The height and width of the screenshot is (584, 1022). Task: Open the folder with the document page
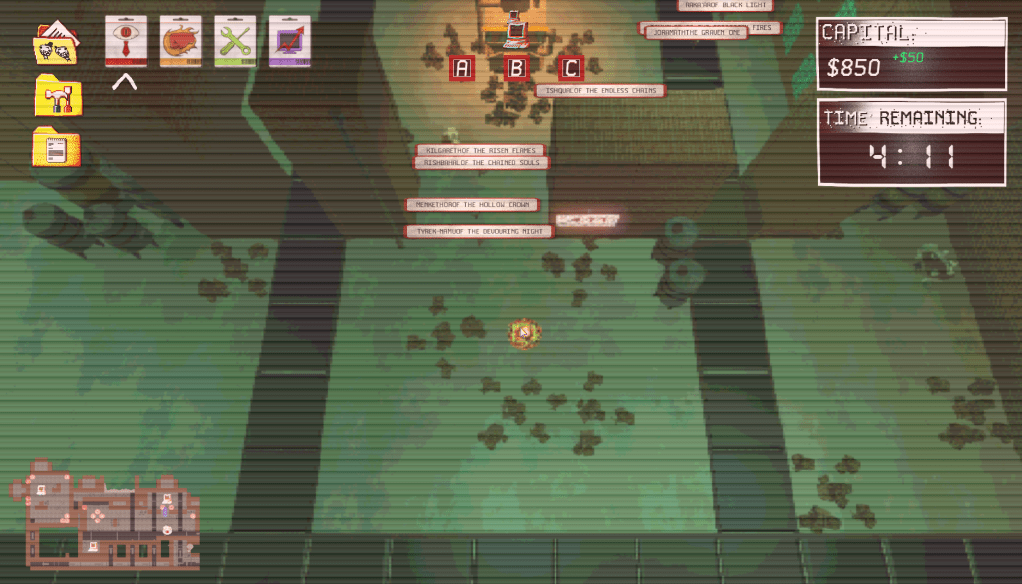57,148
